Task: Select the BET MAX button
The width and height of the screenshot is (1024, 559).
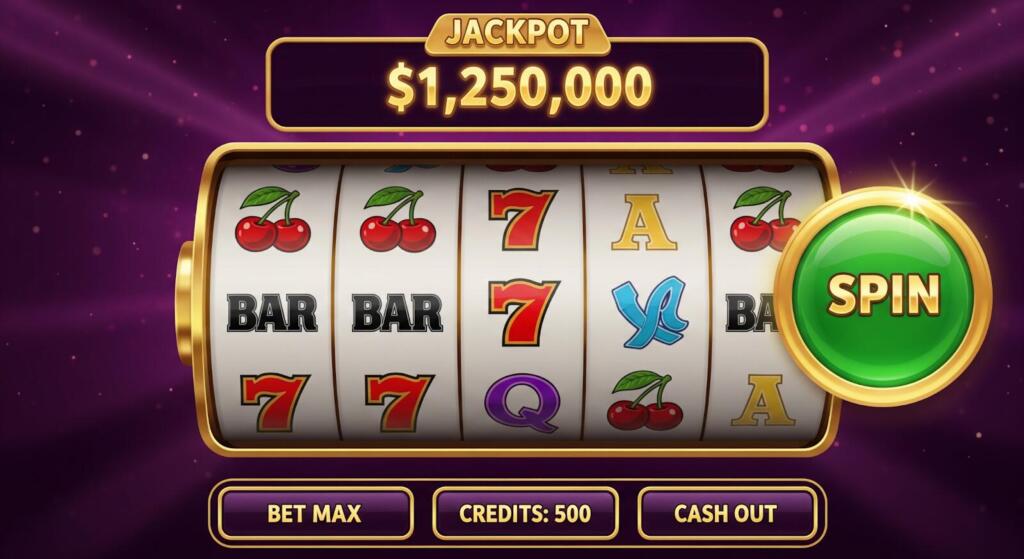Action: click(314, 514)
